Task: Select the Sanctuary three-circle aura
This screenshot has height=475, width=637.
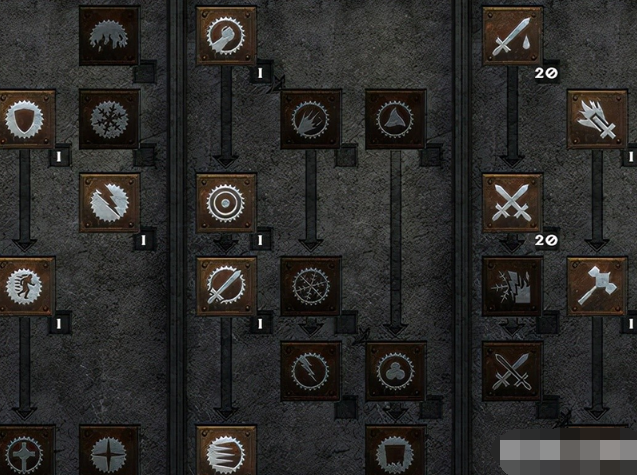Action: (x=396, y=370)
